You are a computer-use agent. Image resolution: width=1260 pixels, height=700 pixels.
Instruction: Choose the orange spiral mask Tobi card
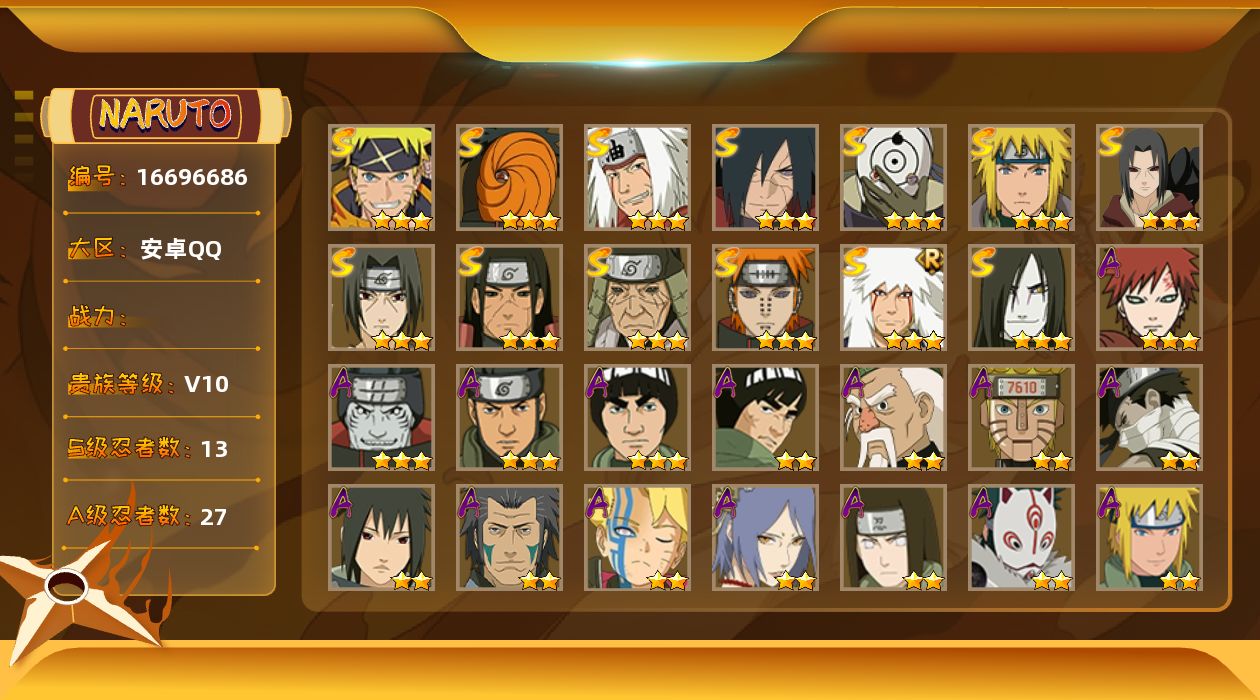509,177
